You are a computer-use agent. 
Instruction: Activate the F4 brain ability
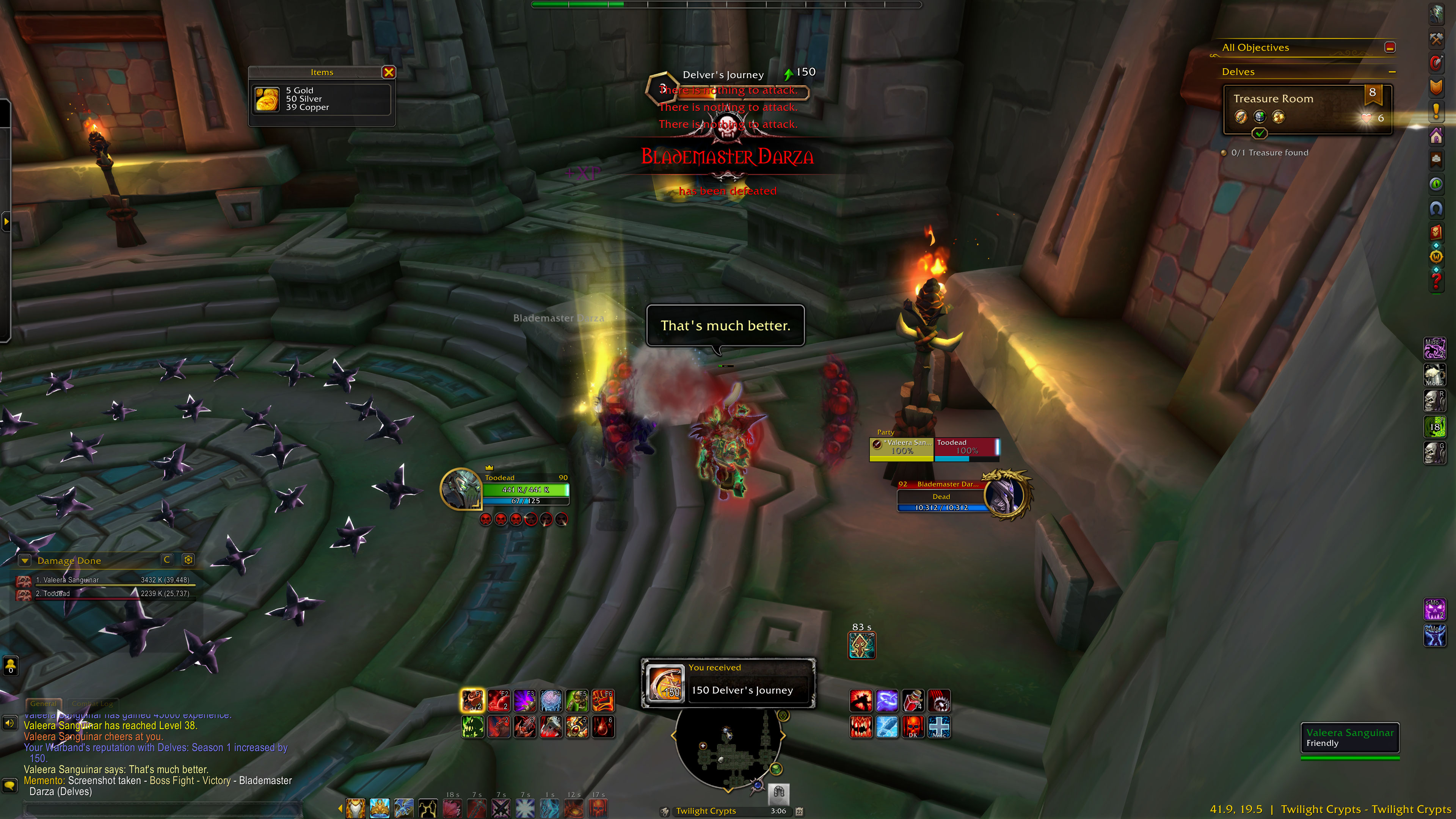tap(551, 701)
